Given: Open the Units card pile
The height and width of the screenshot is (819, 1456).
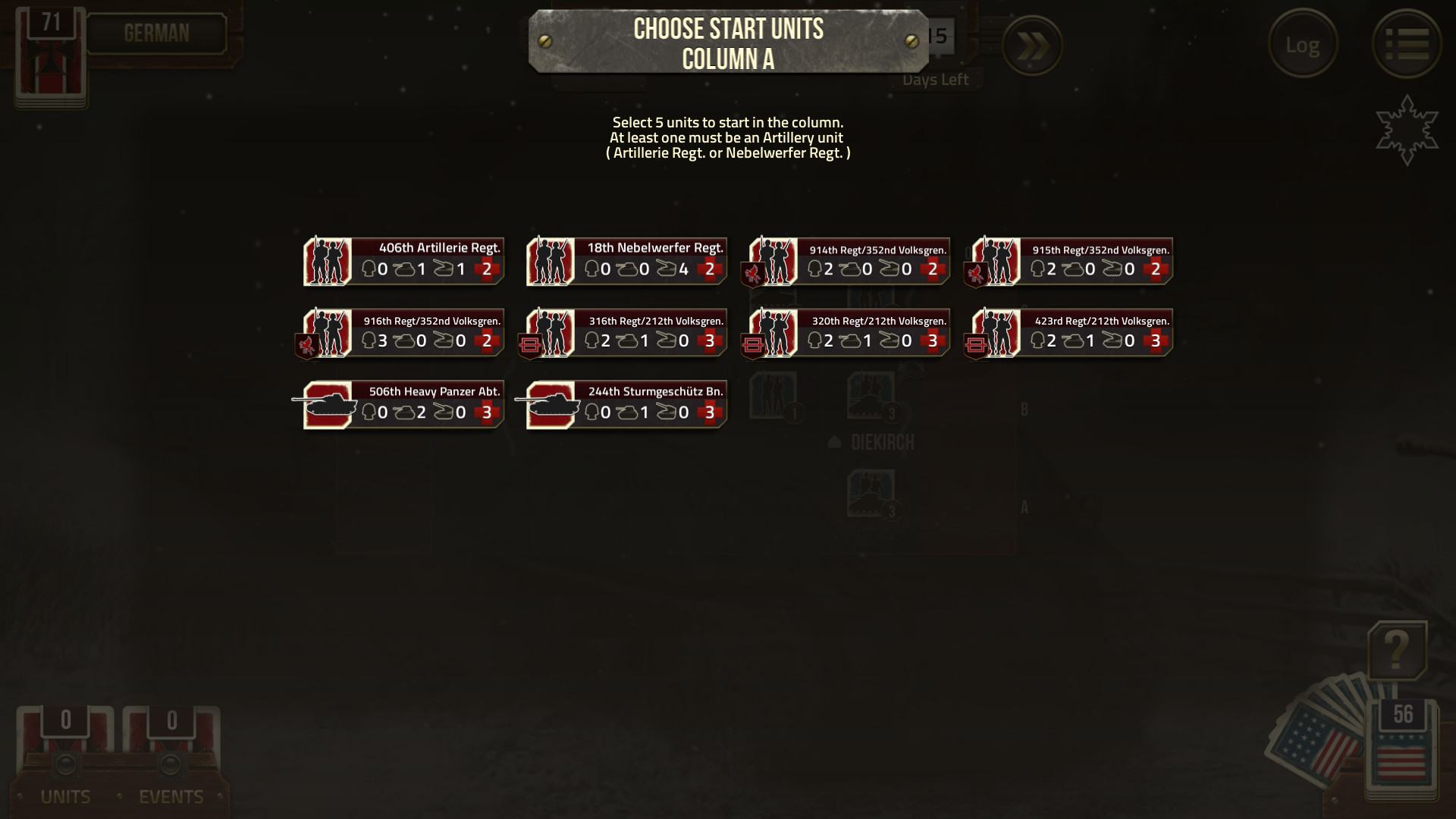Looking at the screenshot, I should (x=65, y=751).
